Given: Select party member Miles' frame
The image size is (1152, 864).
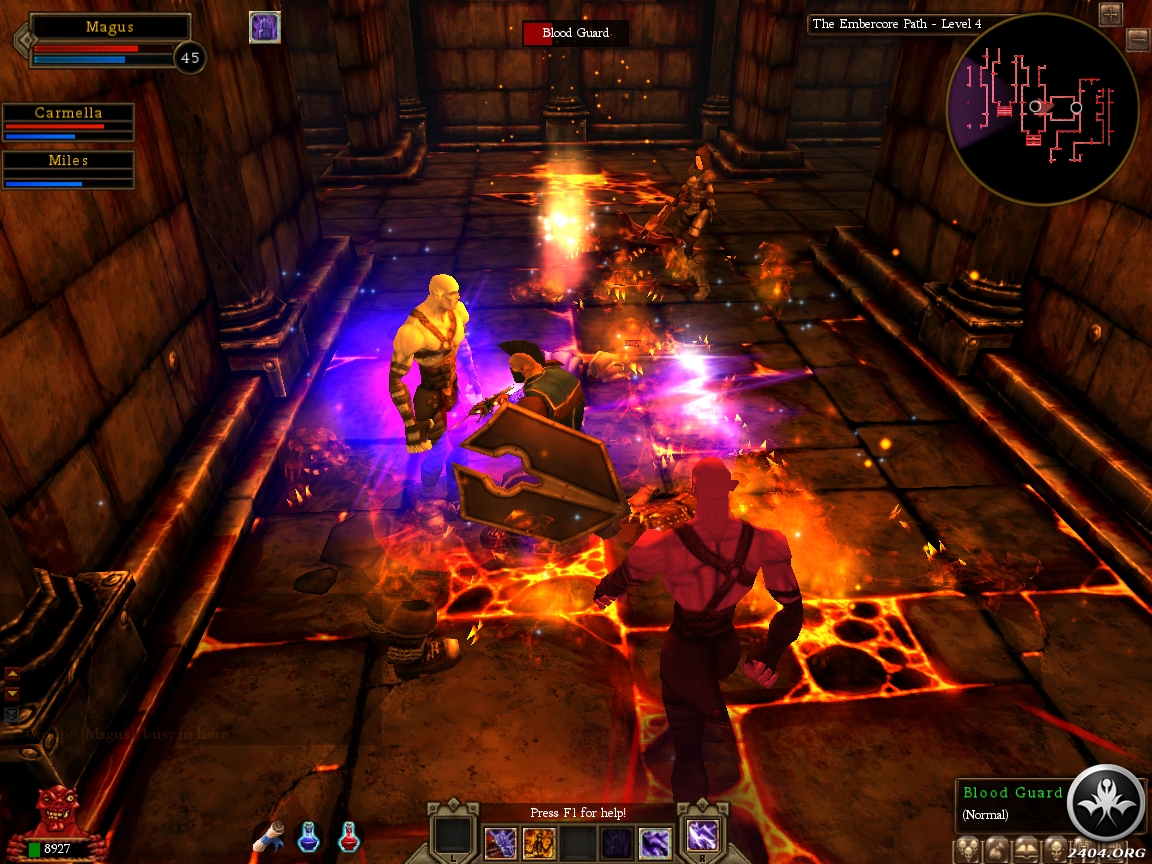Looking at the screenshot, I should pos(68,169).
